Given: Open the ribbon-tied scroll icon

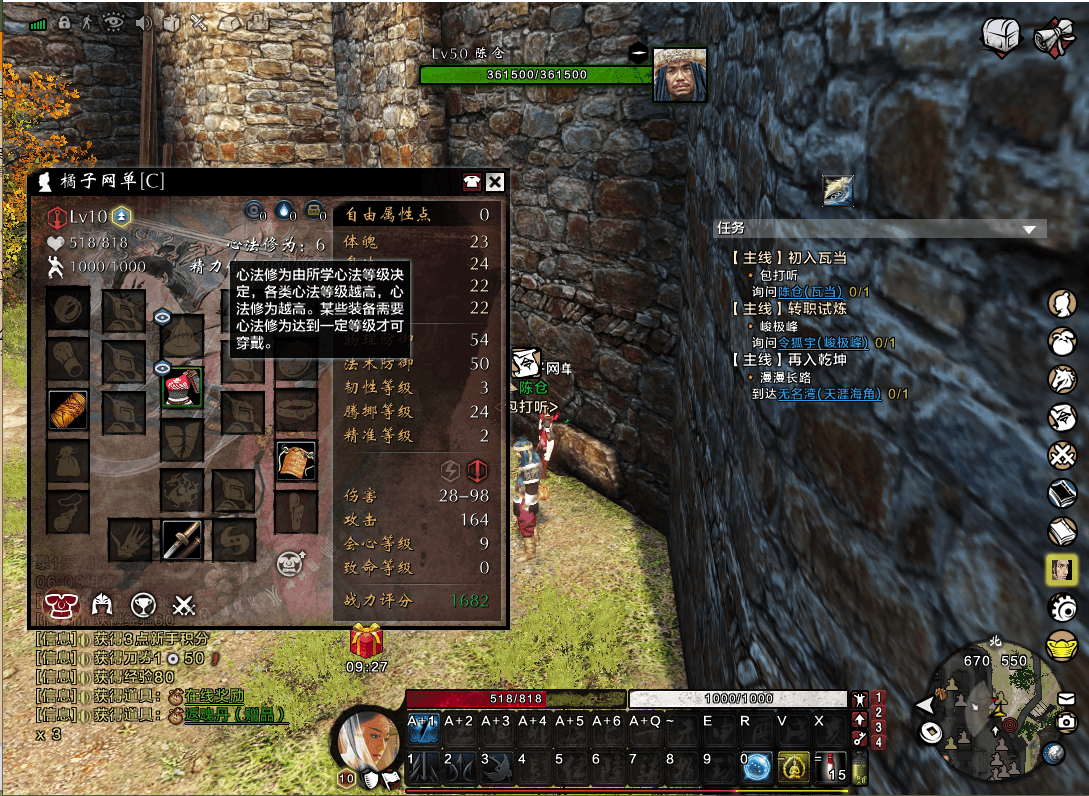Looking at the screenshot, I should pyautogui.click(x=1051, y=36).
